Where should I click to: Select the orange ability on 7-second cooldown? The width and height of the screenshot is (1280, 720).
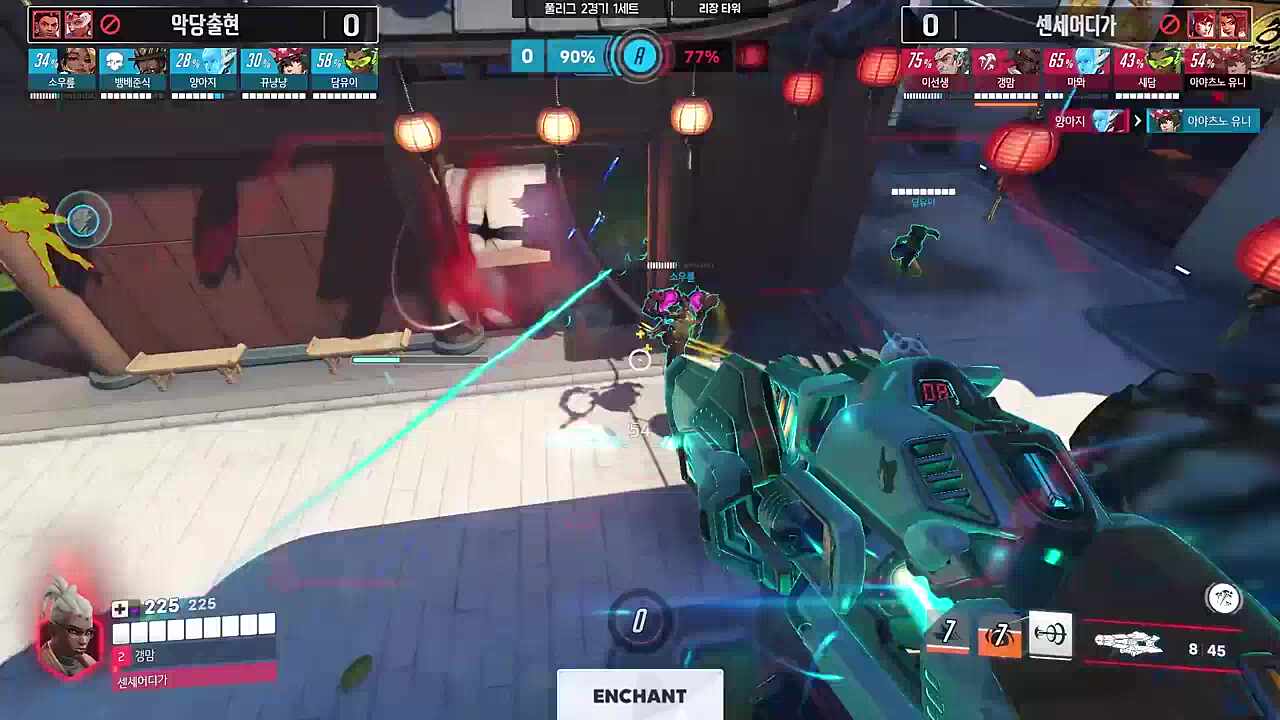tap(999, 635)
